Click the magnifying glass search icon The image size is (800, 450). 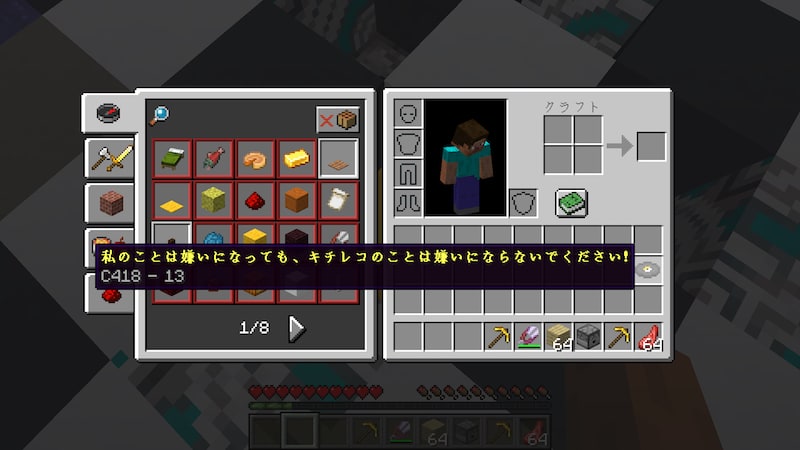tap(159, 116)
